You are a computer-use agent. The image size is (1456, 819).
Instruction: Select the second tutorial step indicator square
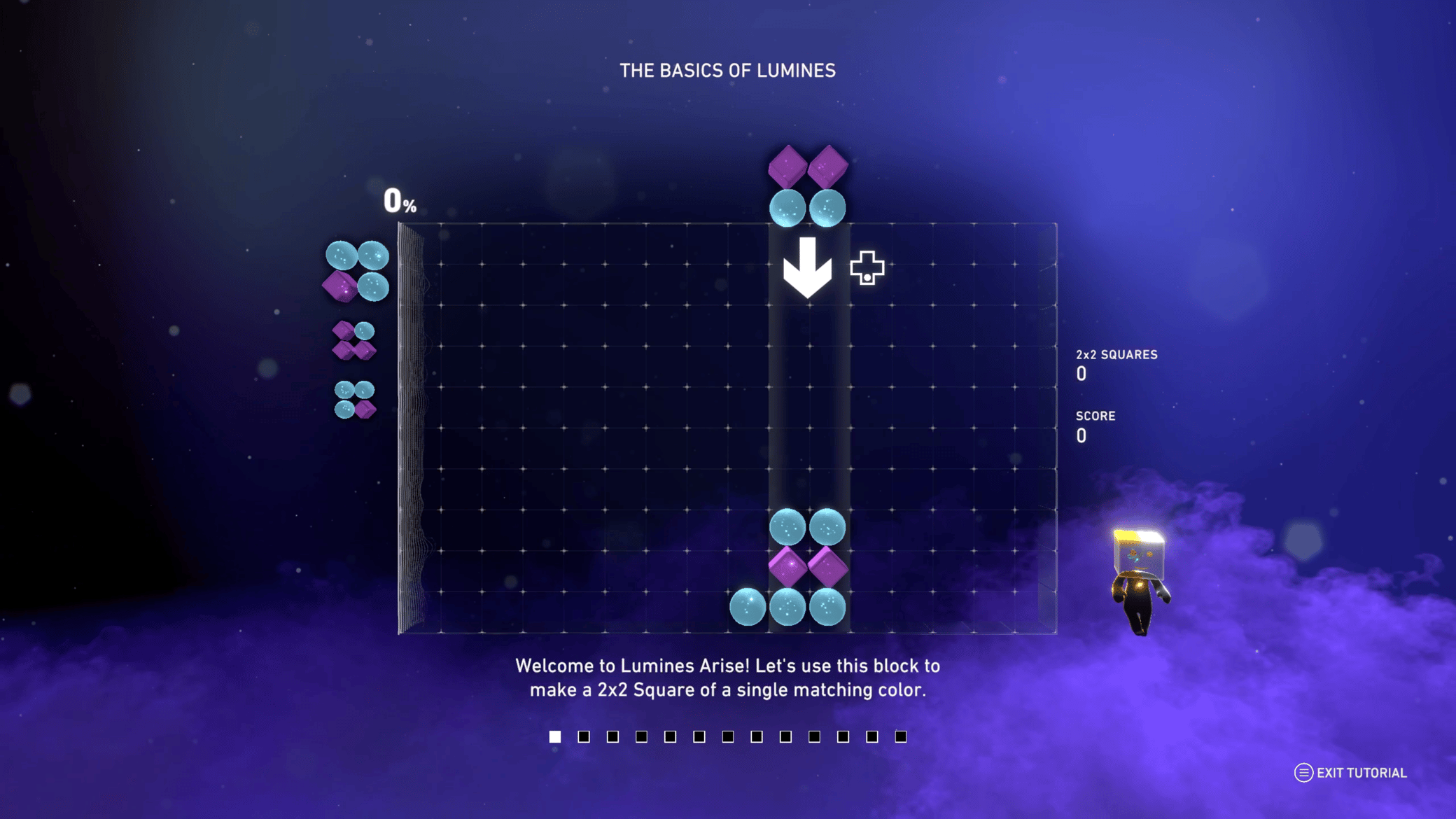click(584, 736)
